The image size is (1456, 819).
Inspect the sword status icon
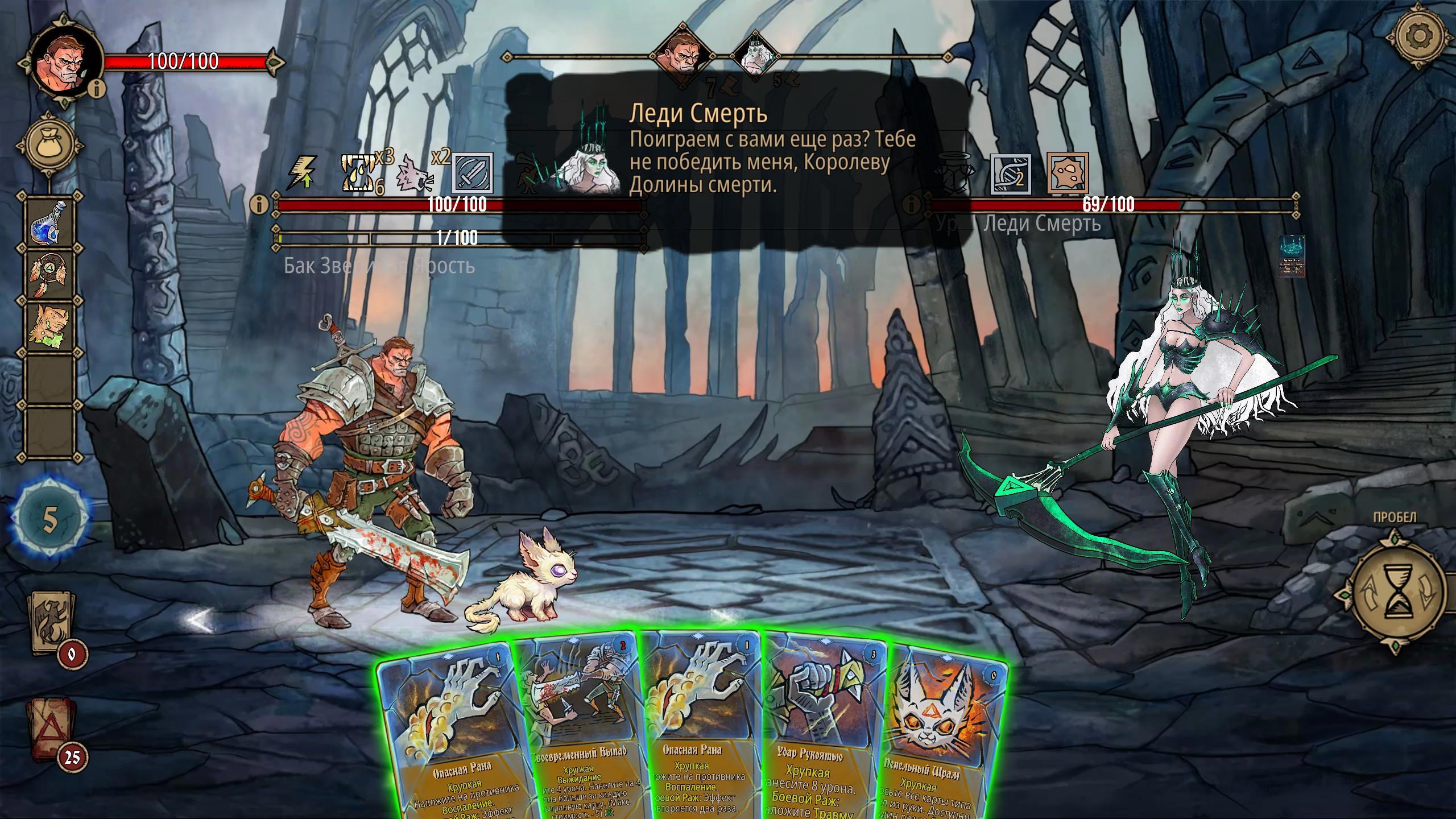[472, 173]
